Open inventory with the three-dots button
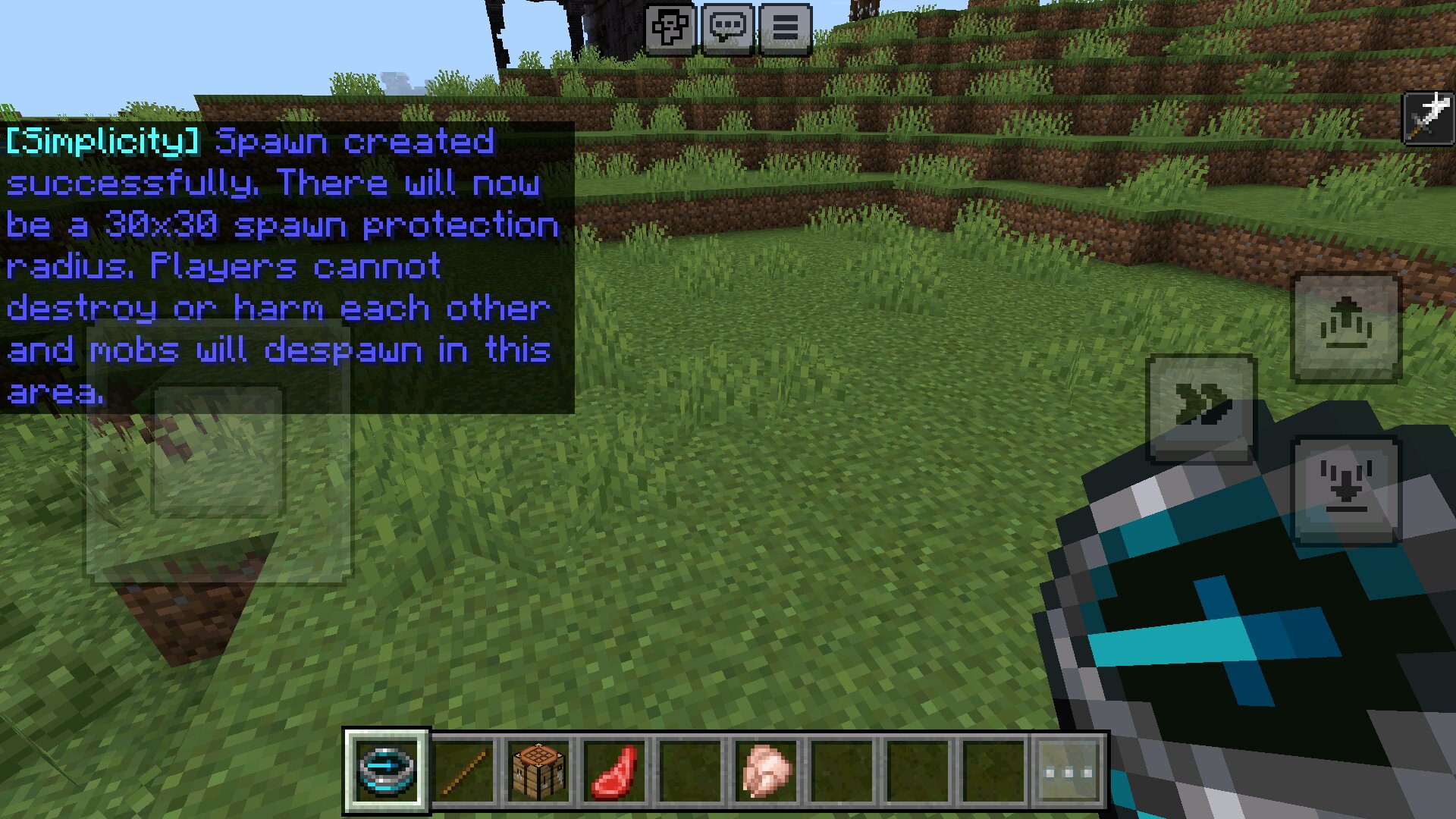 [1069, 772]
